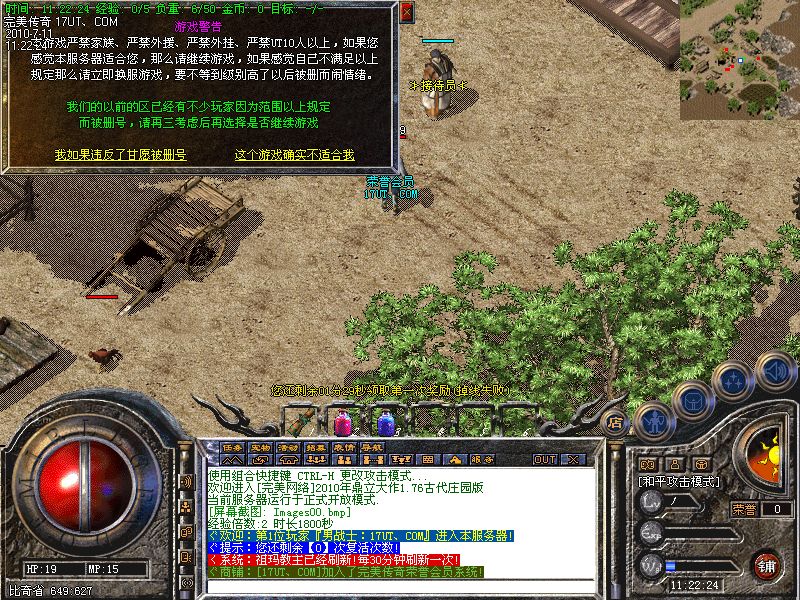Use the blue potion bottle in belt

coord(385,421)
